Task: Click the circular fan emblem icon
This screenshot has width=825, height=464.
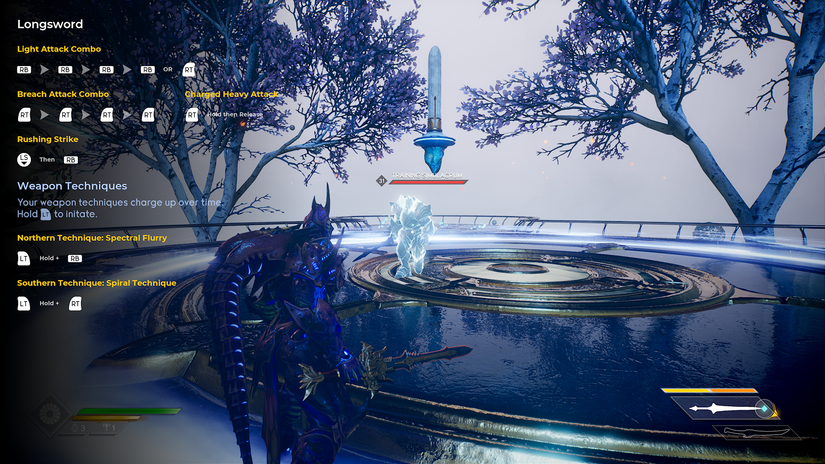Action: point(50,414)
